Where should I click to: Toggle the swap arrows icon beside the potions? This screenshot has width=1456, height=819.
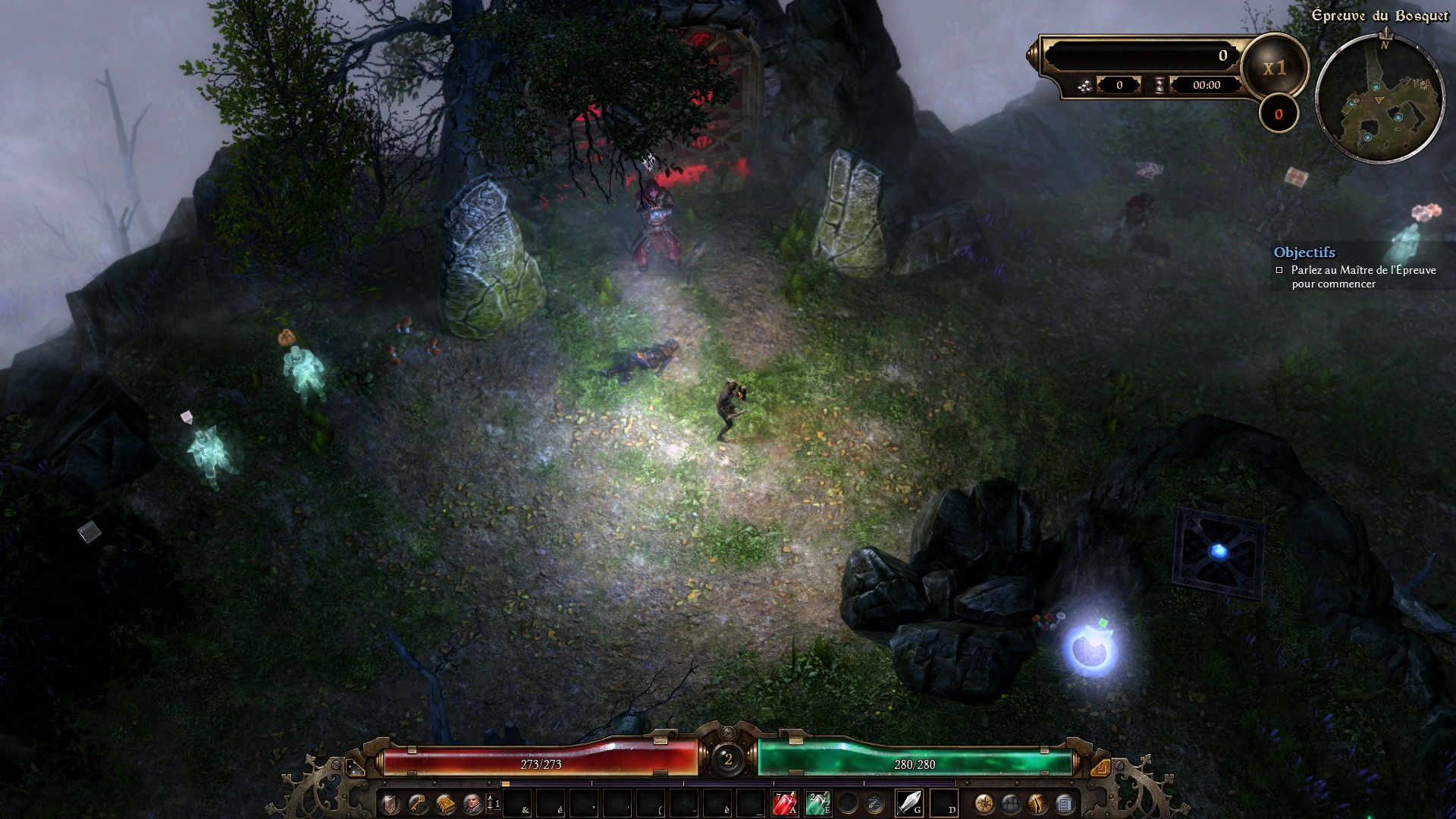[x=874, y=803]
